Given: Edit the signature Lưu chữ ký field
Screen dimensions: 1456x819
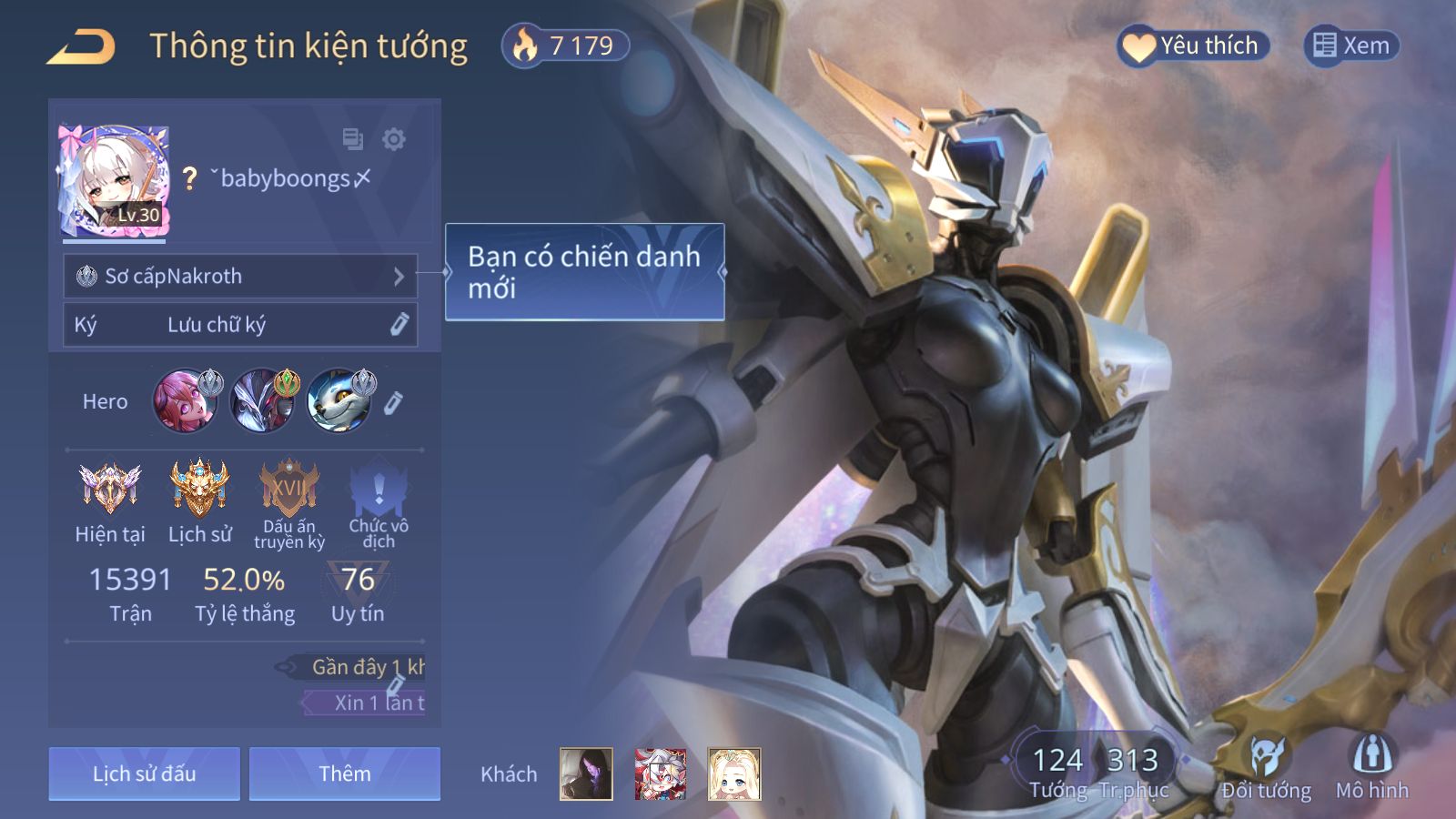Looking at the screenshot, I should click(240, 325).
